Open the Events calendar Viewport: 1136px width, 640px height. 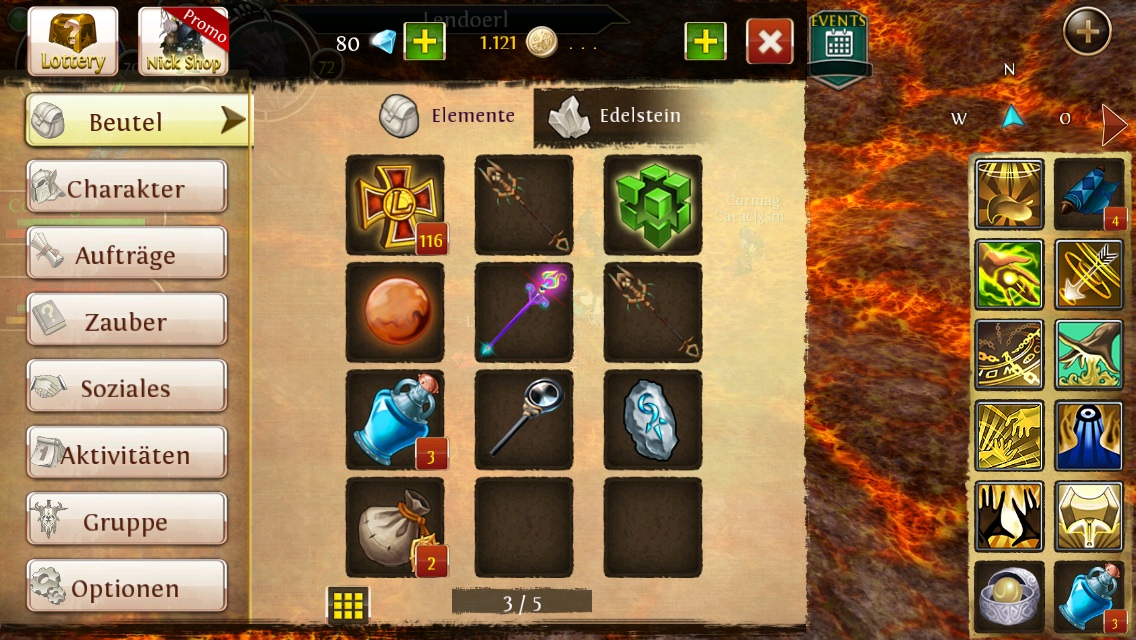[838, 44]
